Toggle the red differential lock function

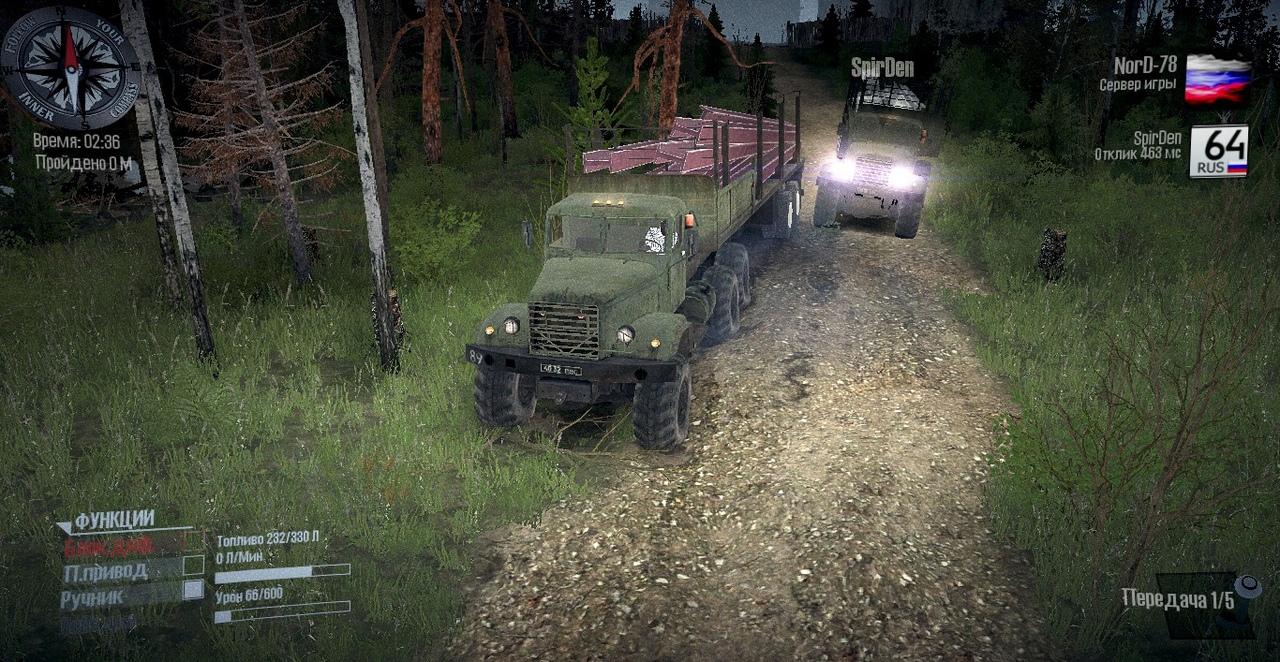(x=110, y=547)
